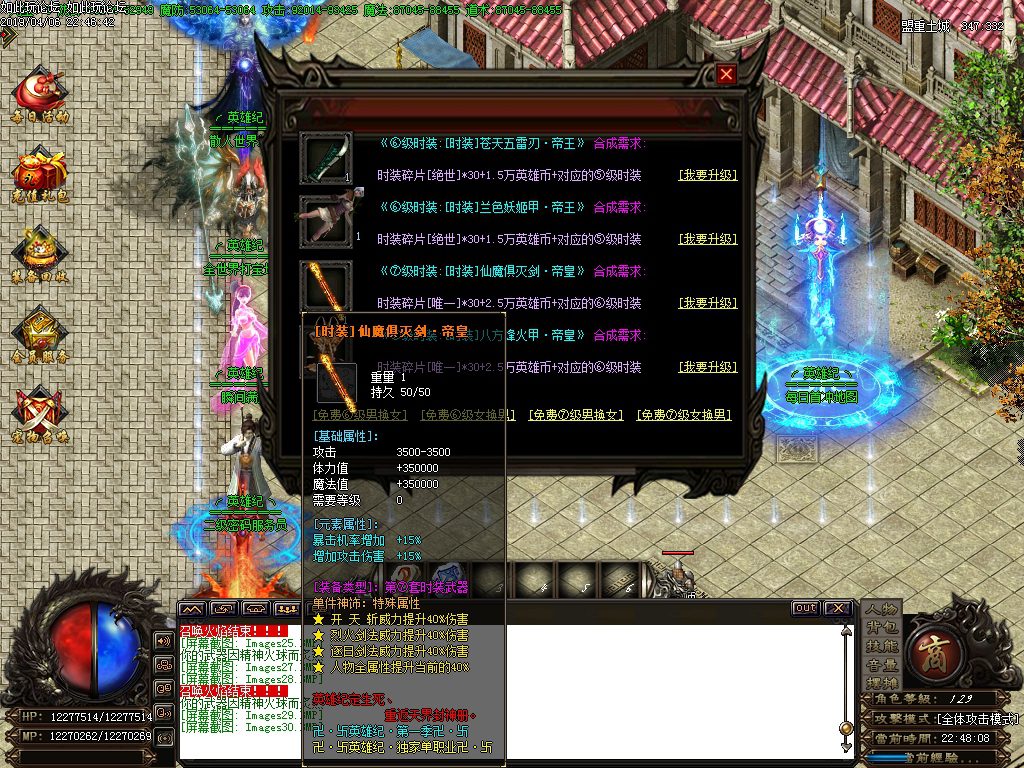Open the 每日活动 daily events icon
Image resolution: width=1024 pixels, height=768 pixels.
pyautogui.click(x=40, y=93)
